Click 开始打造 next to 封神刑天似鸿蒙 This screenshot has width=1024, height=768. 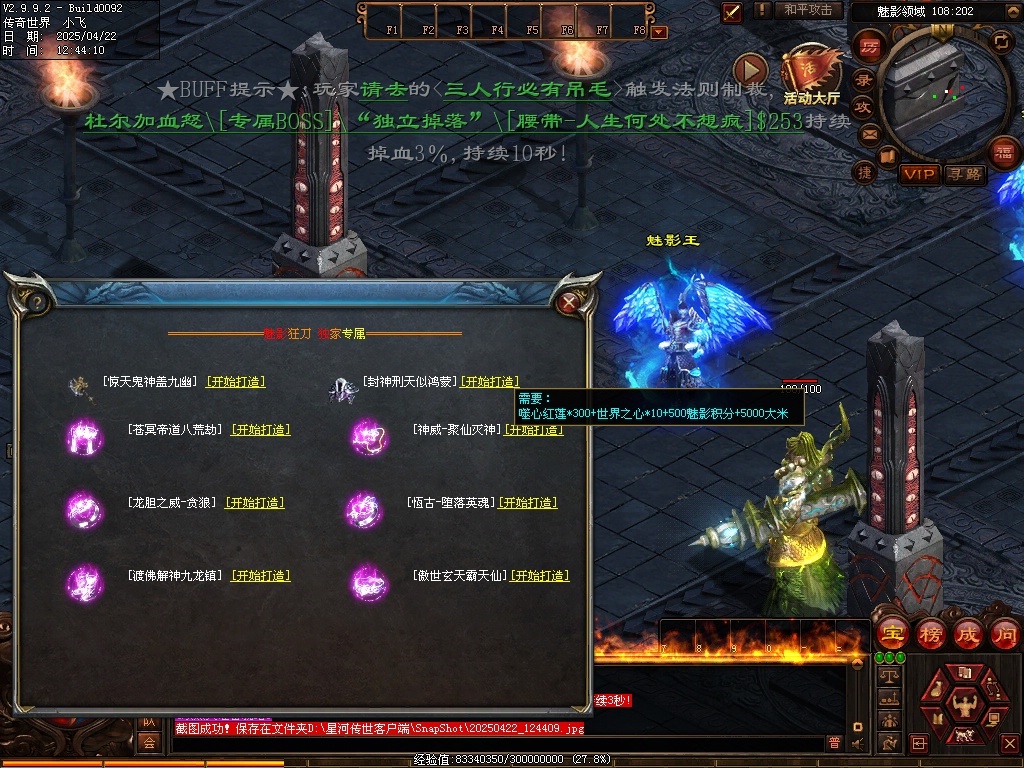coord(489,382)
